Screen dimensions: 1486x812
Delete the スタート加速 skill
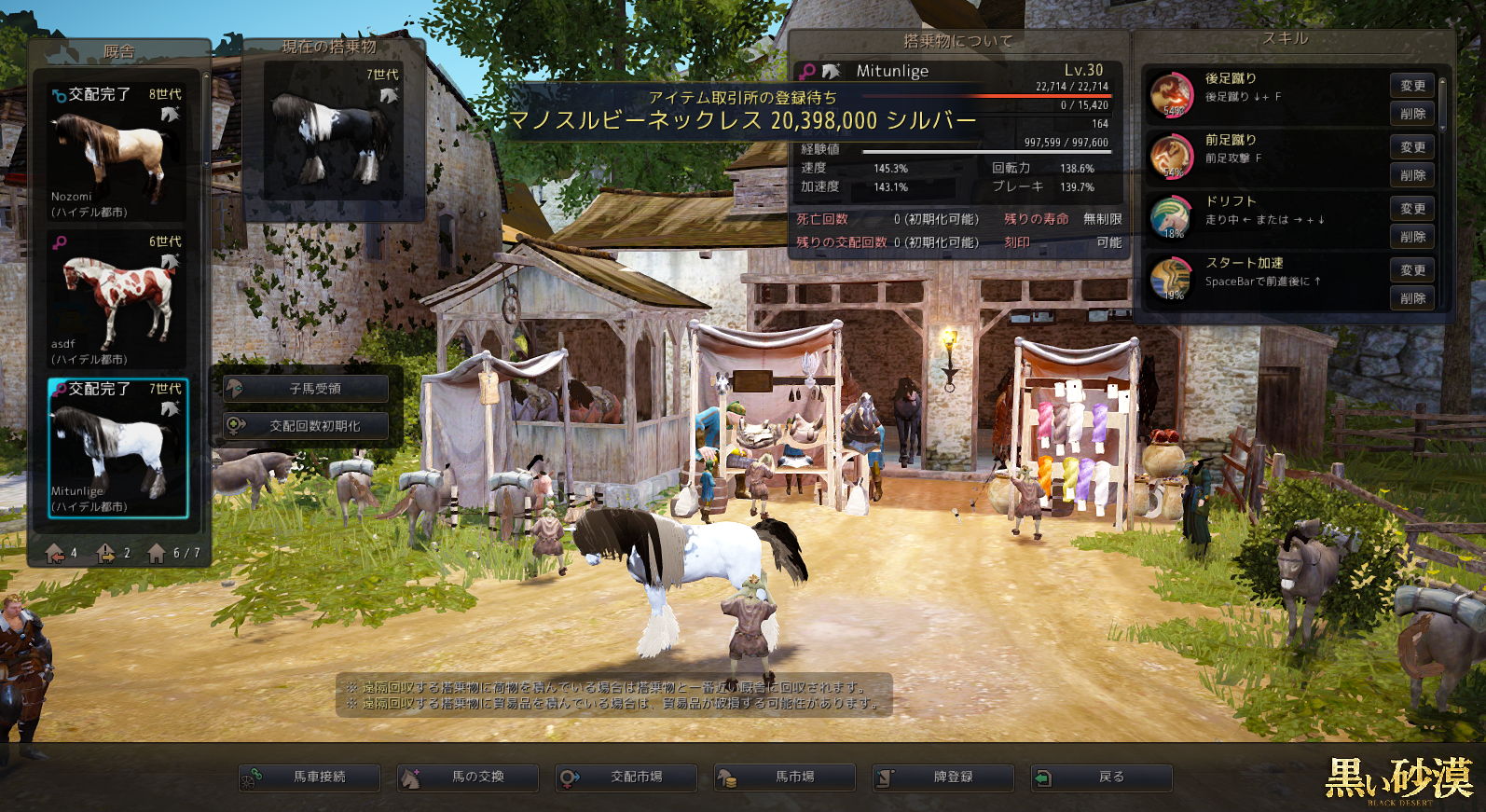[x=1412, y=298]
